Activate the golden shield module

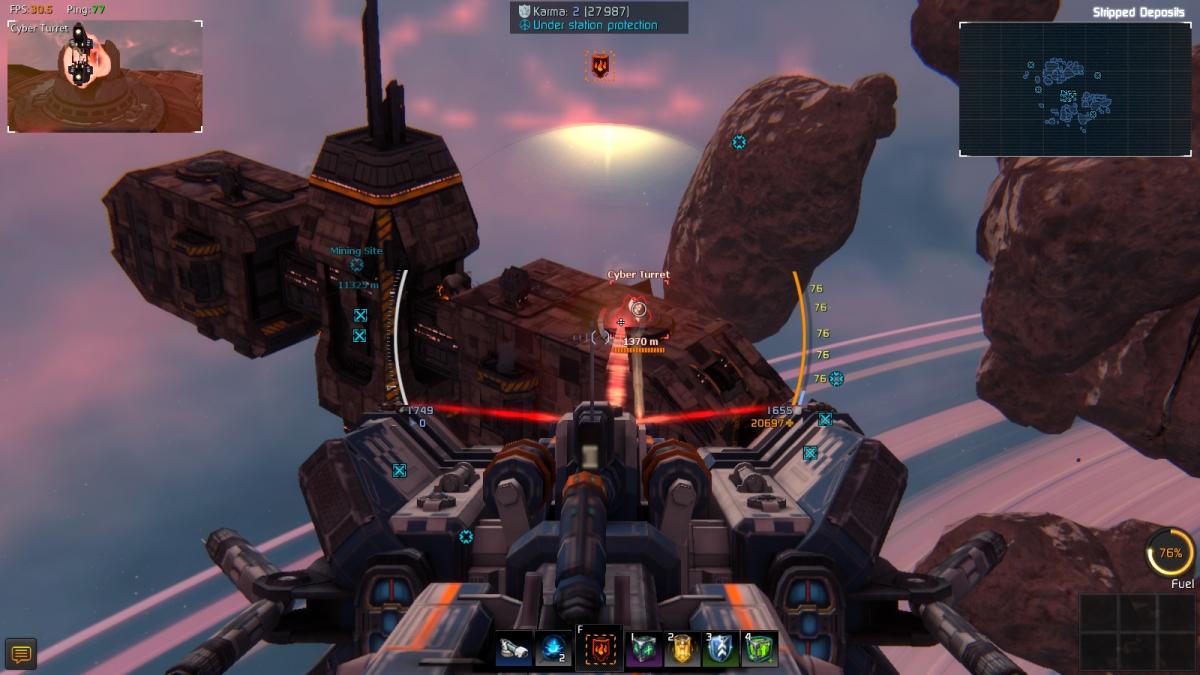click(x=682, y=650)
